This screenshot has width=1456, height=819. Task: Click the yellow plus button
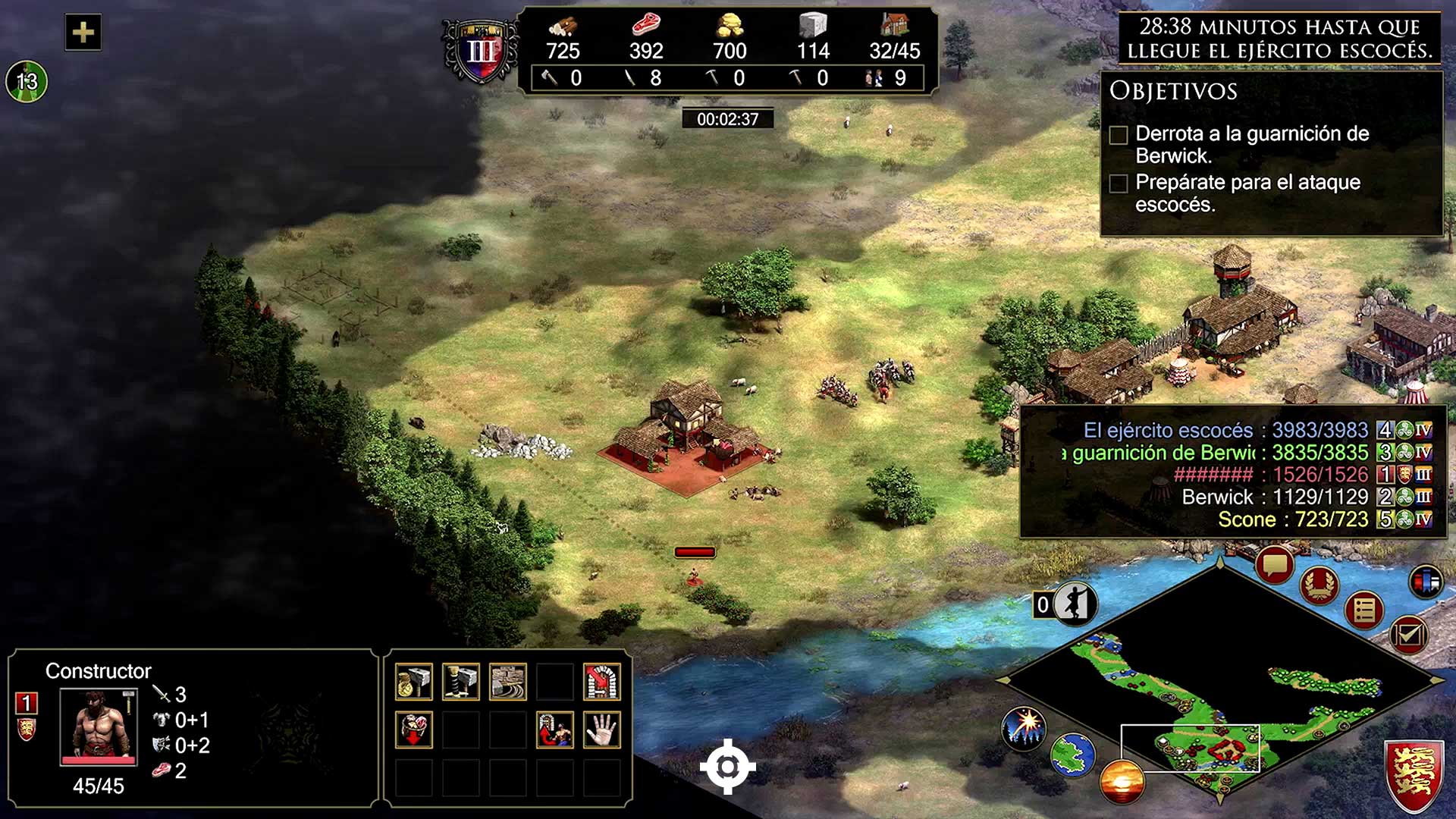coord(83,32)
